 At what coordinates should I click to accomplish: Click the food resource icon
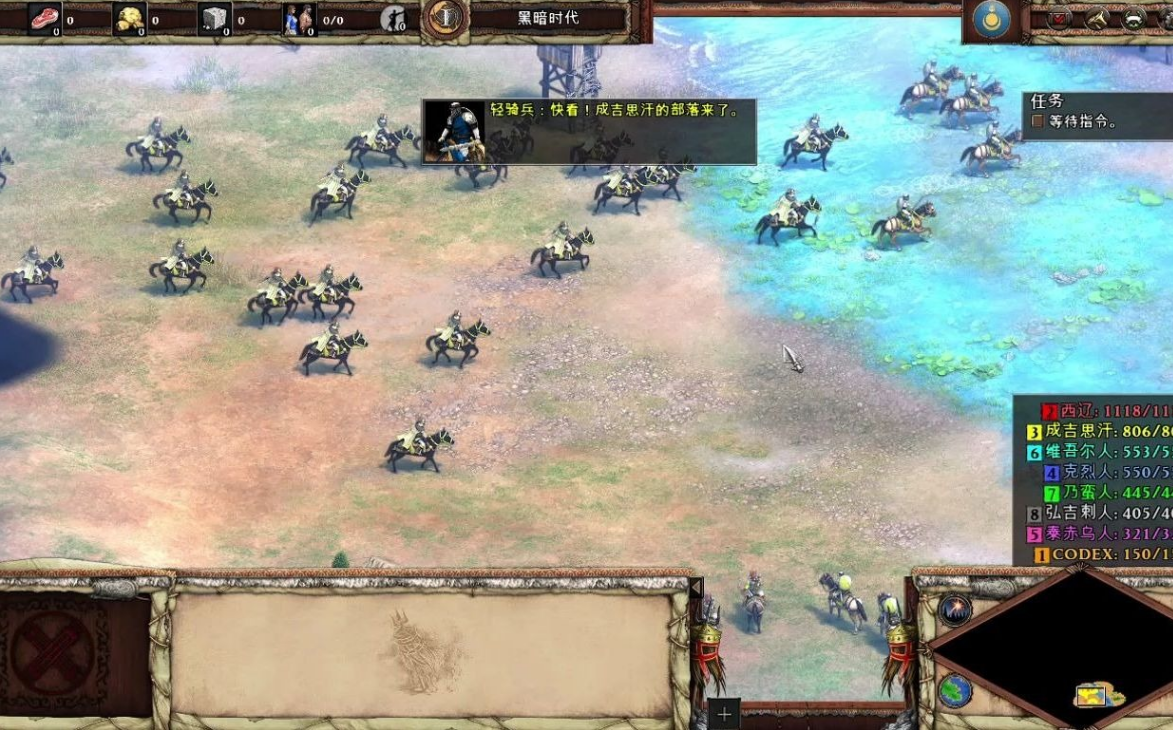[44, 18]
